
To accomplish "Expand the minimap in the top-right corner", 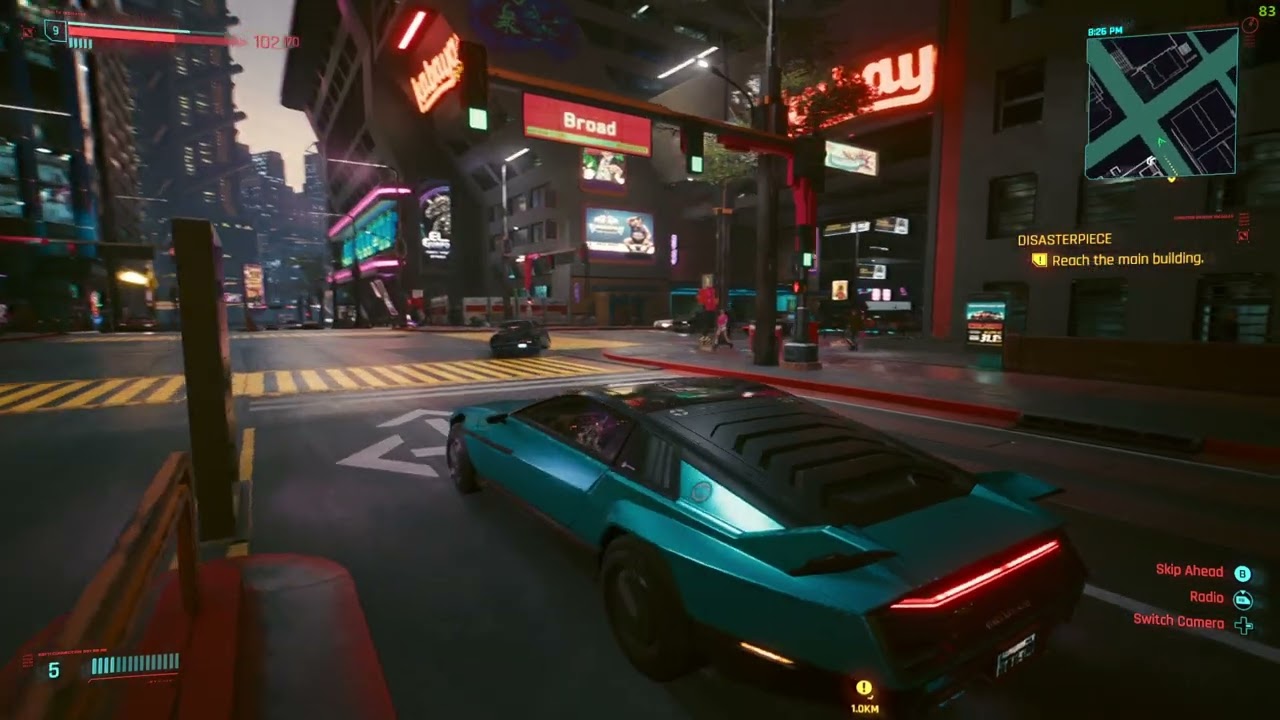I will click(x=1161, y=105).
